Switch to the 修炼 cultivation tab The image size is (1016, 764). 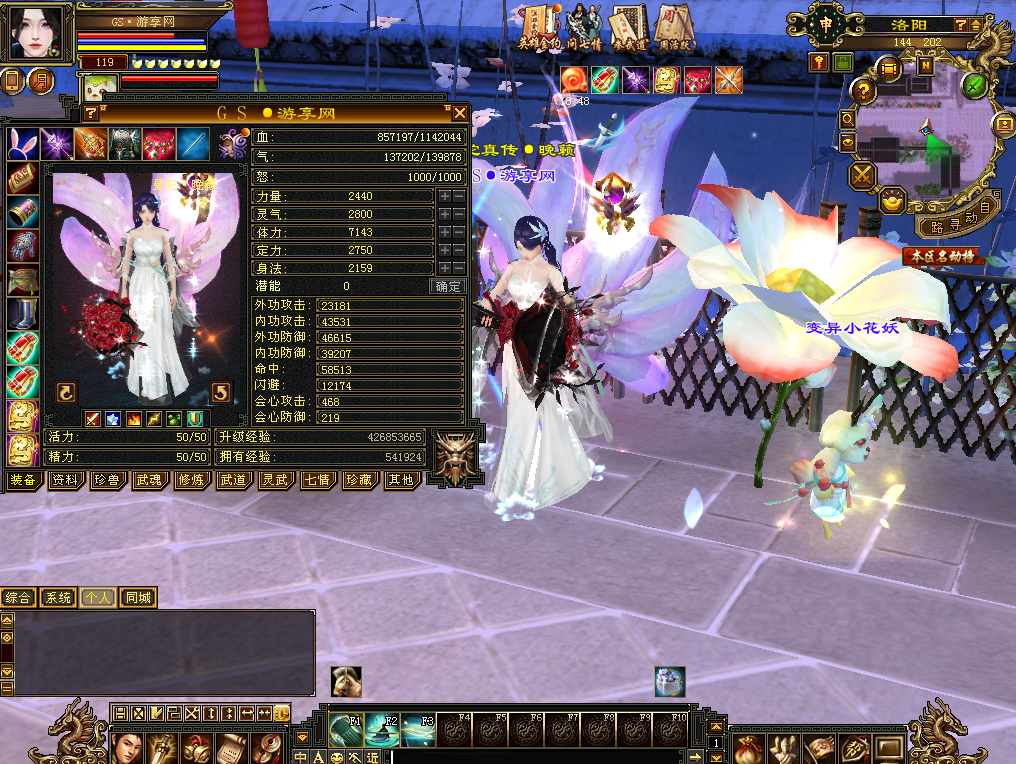pos(190,480)
